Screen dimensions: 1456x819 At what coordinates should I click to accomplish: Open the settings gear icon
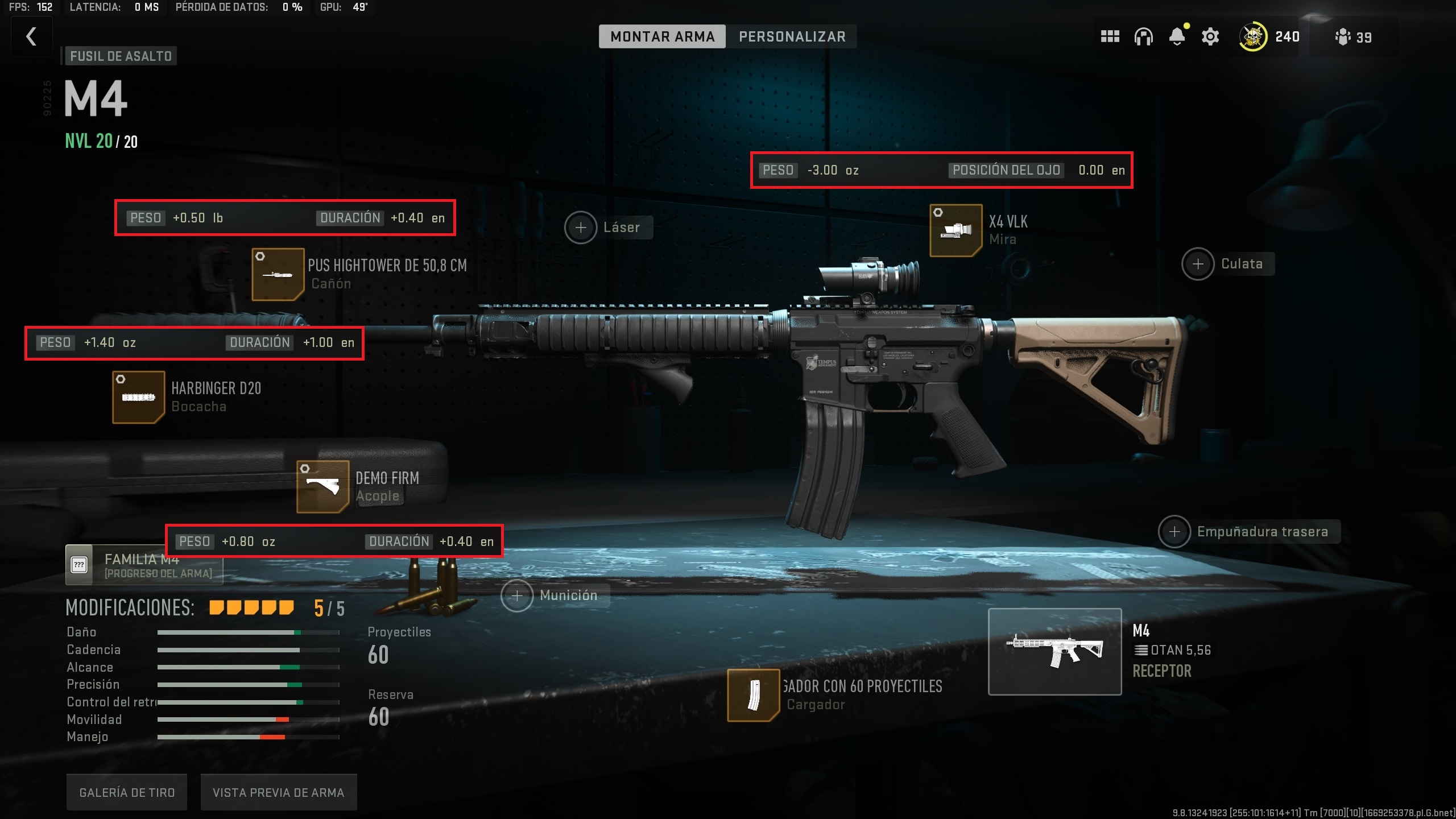[1210, 36]
